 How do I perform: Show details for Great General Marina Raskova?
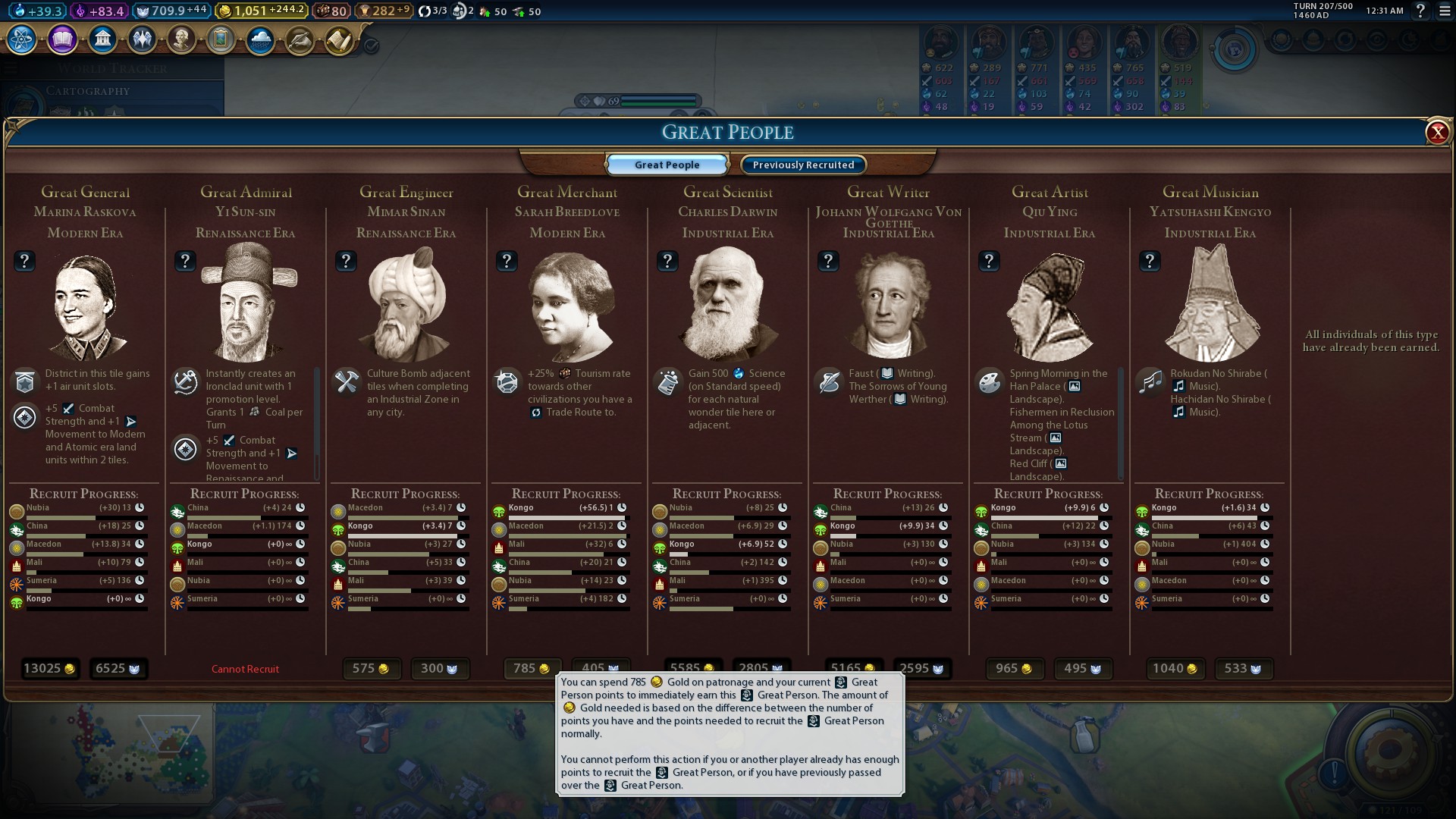pyautogui.click(x=24, y=262)
